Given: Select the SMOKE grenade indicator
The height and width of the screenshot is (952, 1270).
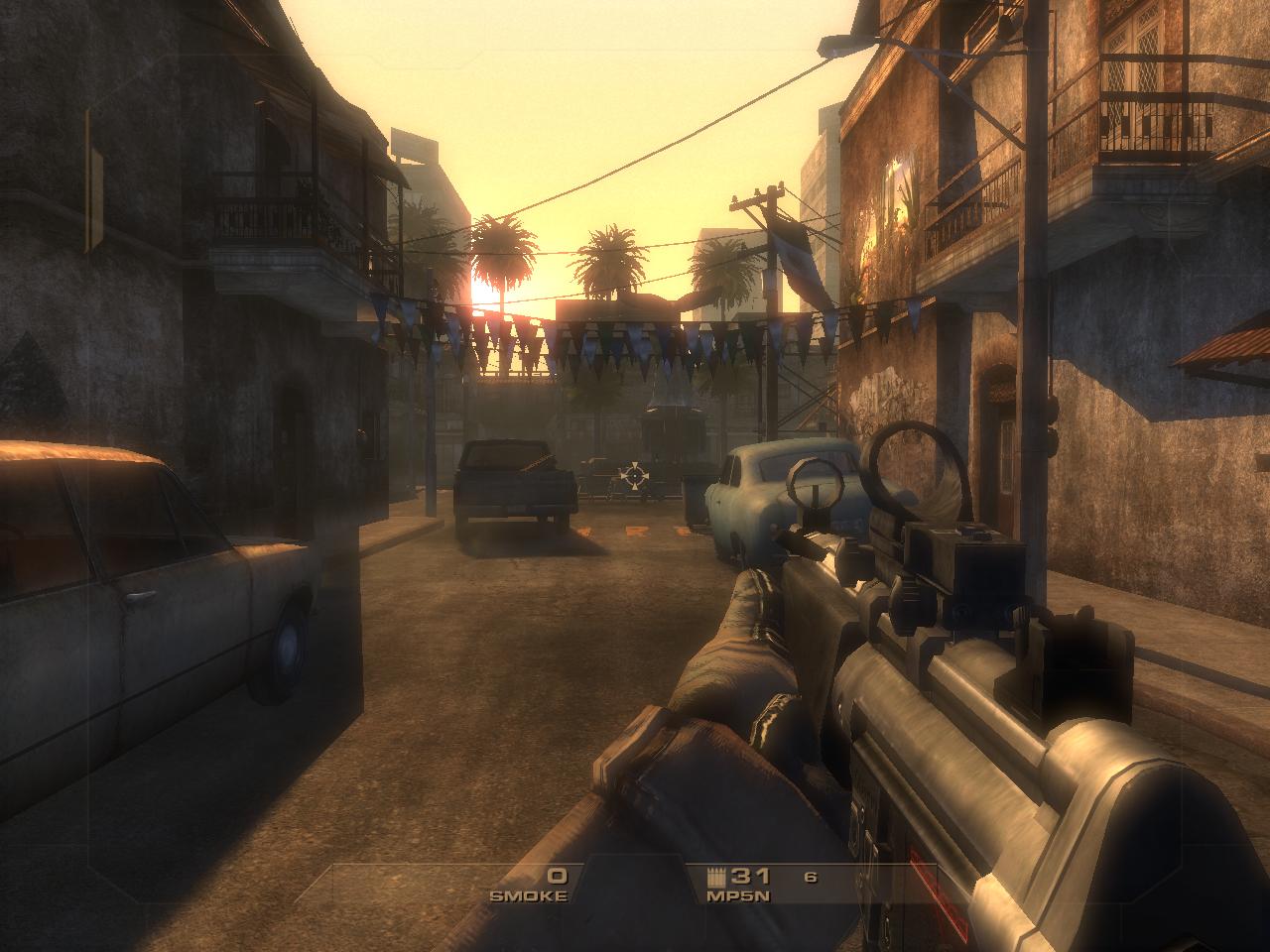Looking at the screenshot, I should (x=531, y=885).
